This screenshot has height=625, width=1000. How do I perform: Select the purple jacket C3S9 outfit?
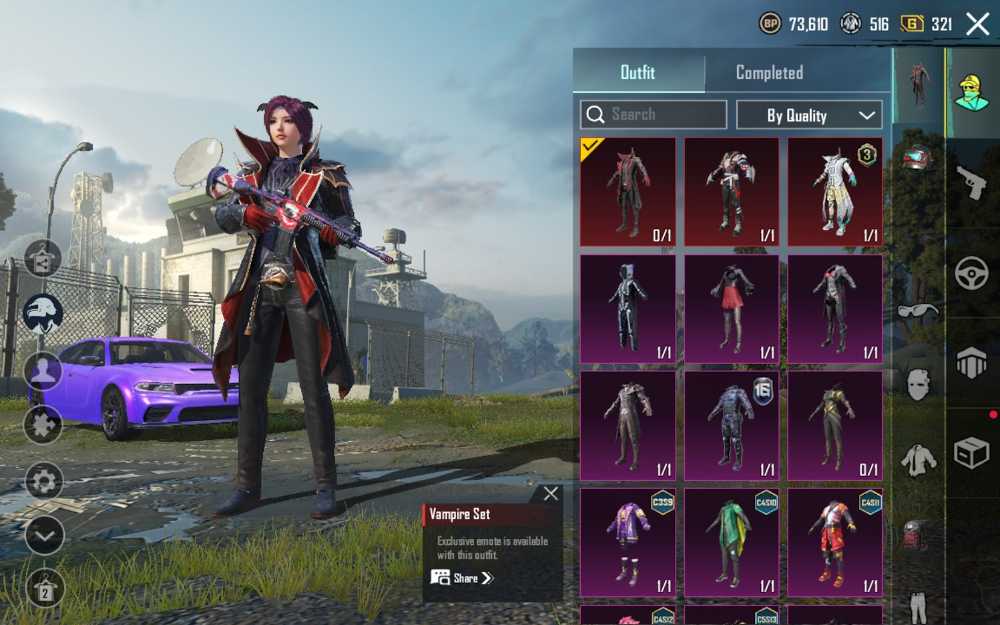point(628,542)
